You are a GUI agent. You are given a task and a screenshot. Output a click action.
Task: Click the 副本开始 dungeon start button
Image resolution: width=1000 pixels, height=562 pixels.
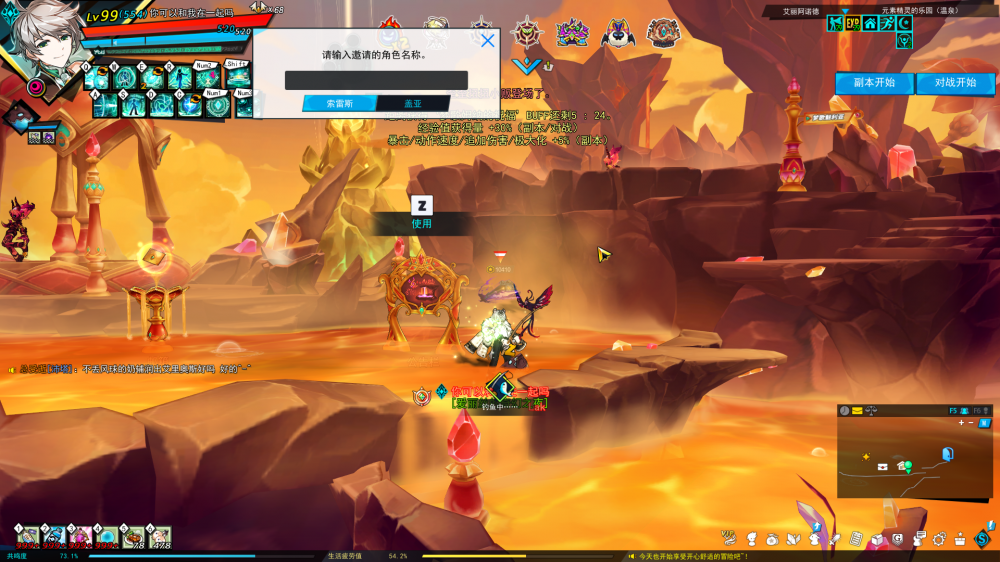tap(874, 83)
